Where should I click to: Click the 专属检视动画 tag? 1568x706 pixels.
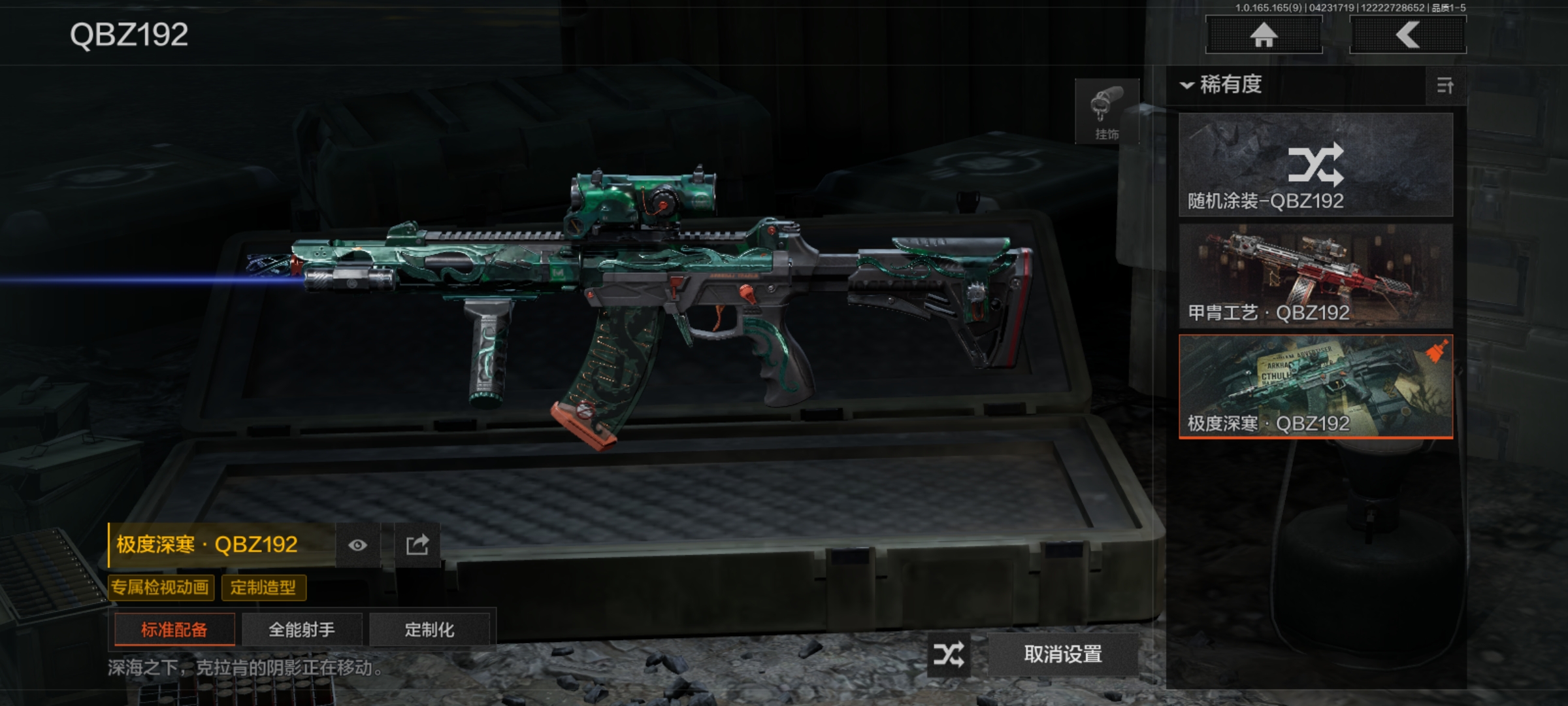click(x=160, y=587)
